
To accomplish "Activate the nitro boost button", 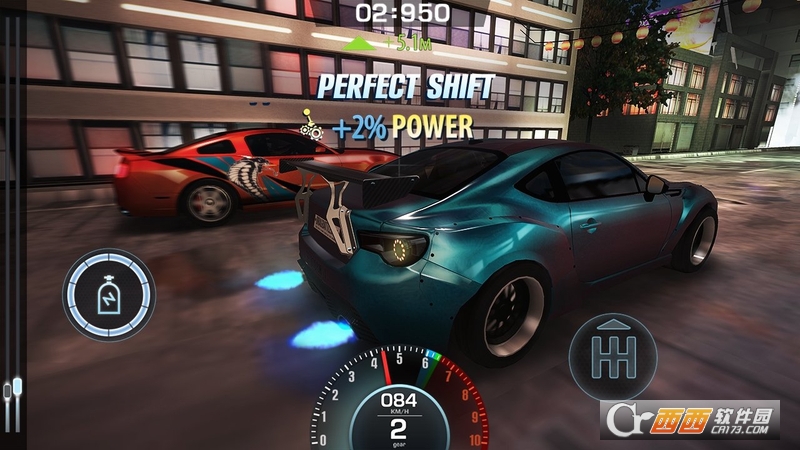I will [109, 295].
